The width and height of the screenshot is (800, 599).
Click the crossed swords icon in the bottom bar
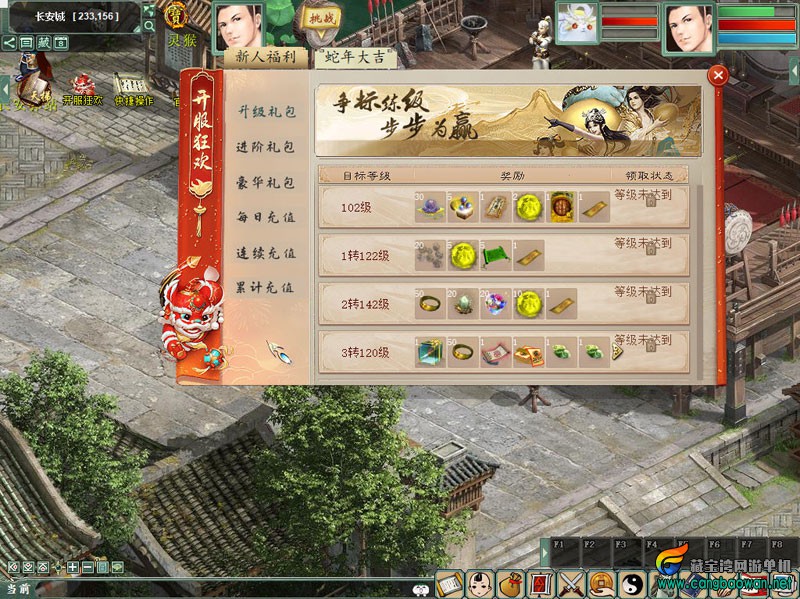[x=571, y=582]
